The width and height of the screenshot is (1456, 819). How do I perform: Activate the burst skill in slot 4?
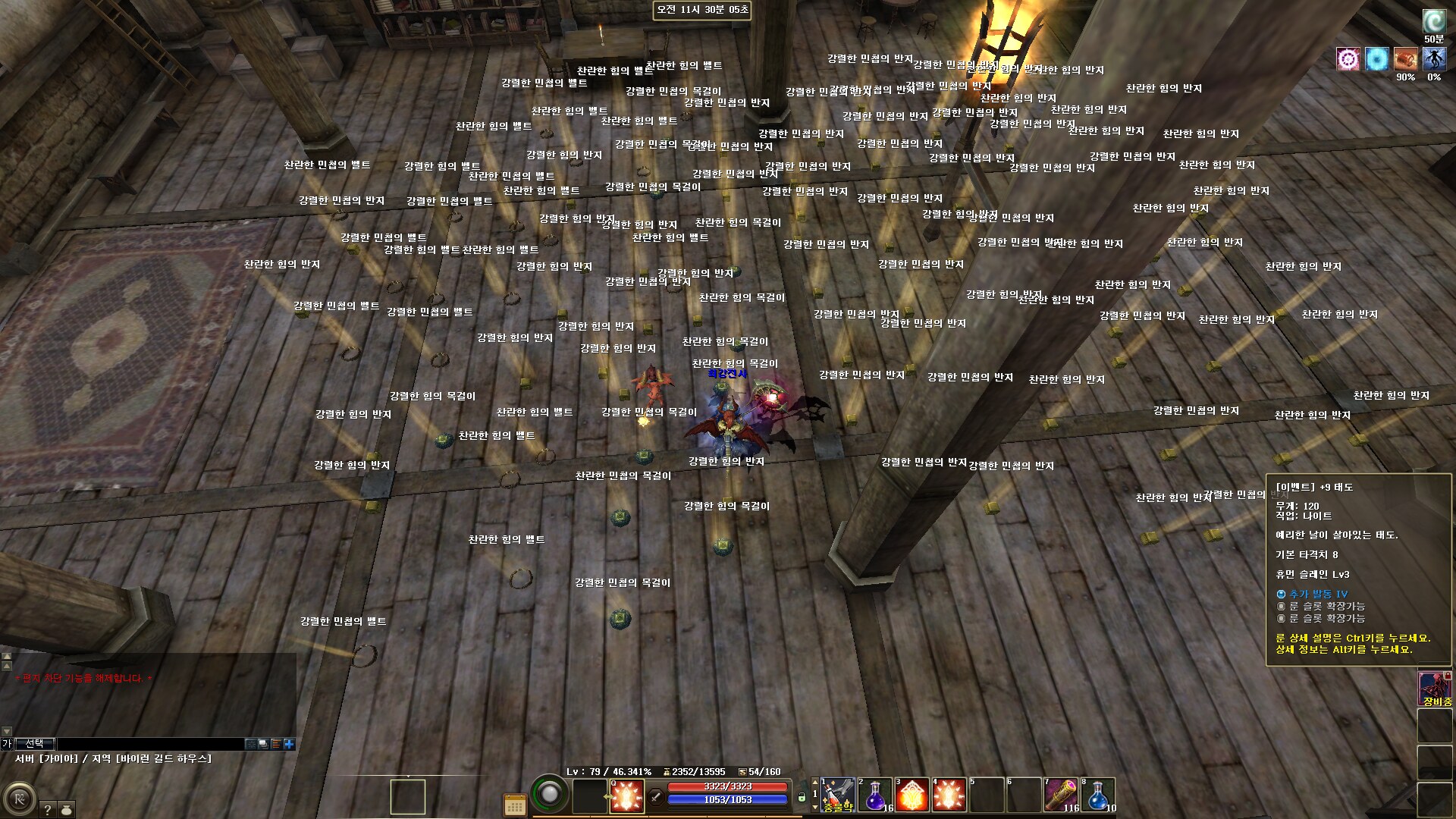tap(949, 795)
